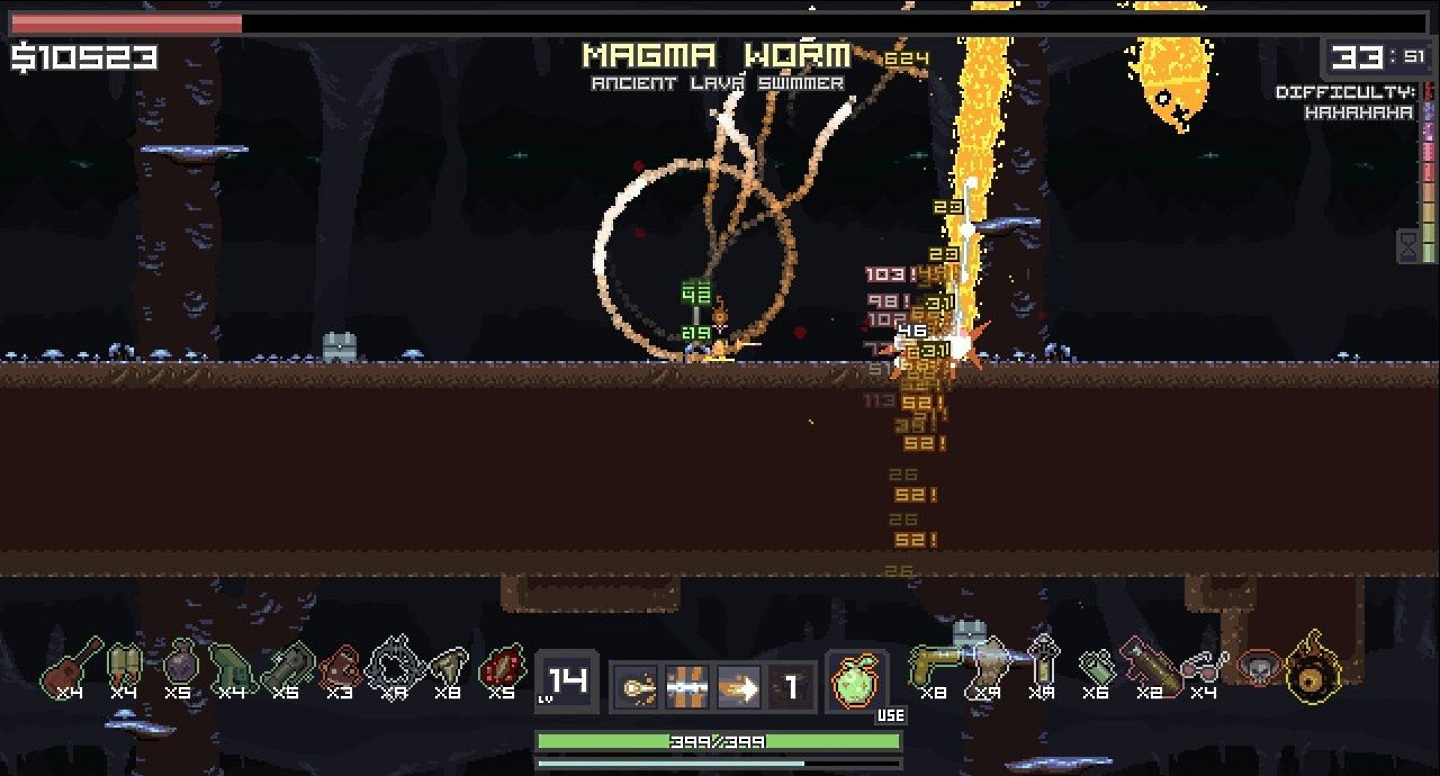Screen dimensions: 1440x776
Task: Select the skull mask item icon
Action: 1259,665
